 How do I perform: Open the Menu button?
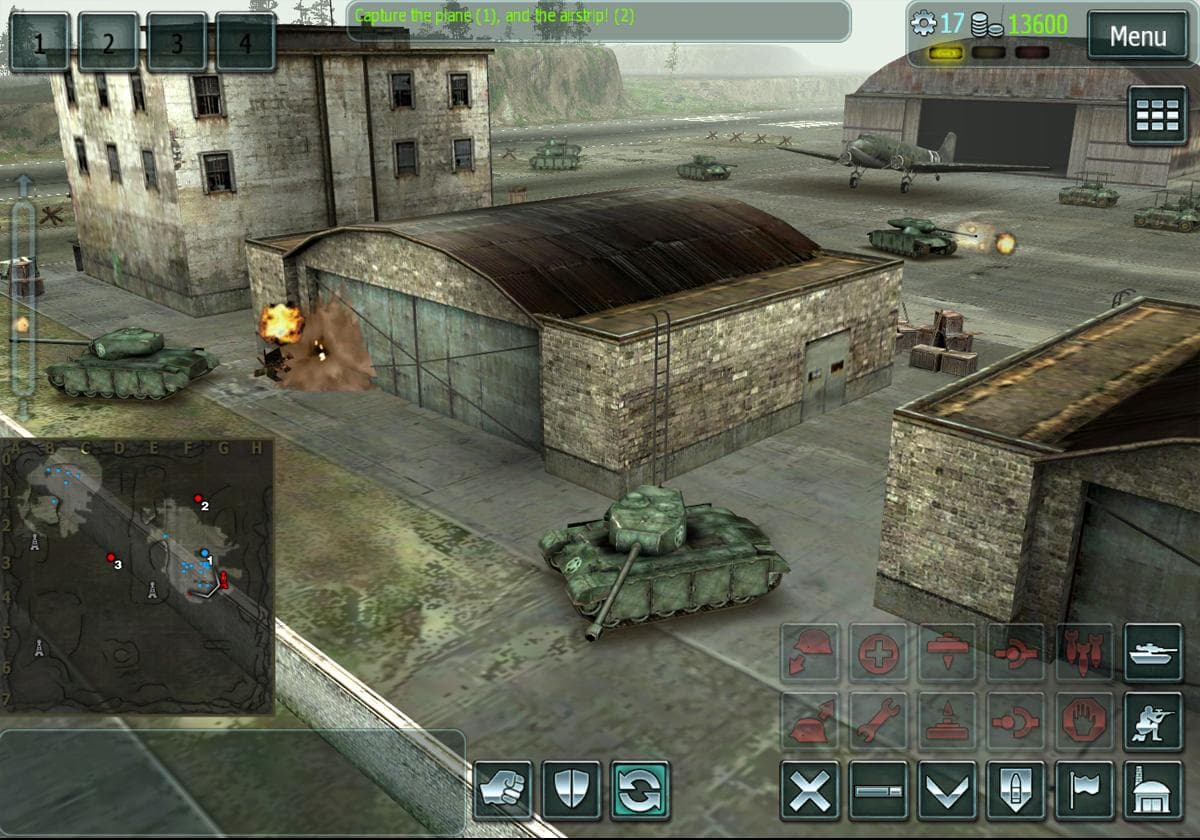pos(1137,38)
